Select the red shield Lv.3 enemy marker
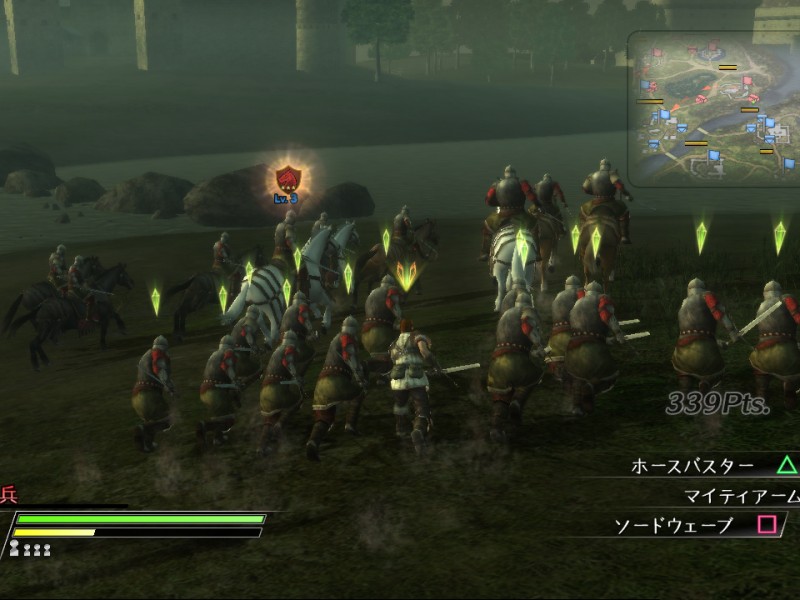Image resolution: width=800 pixels, height=600 pixels. point(289,180)
